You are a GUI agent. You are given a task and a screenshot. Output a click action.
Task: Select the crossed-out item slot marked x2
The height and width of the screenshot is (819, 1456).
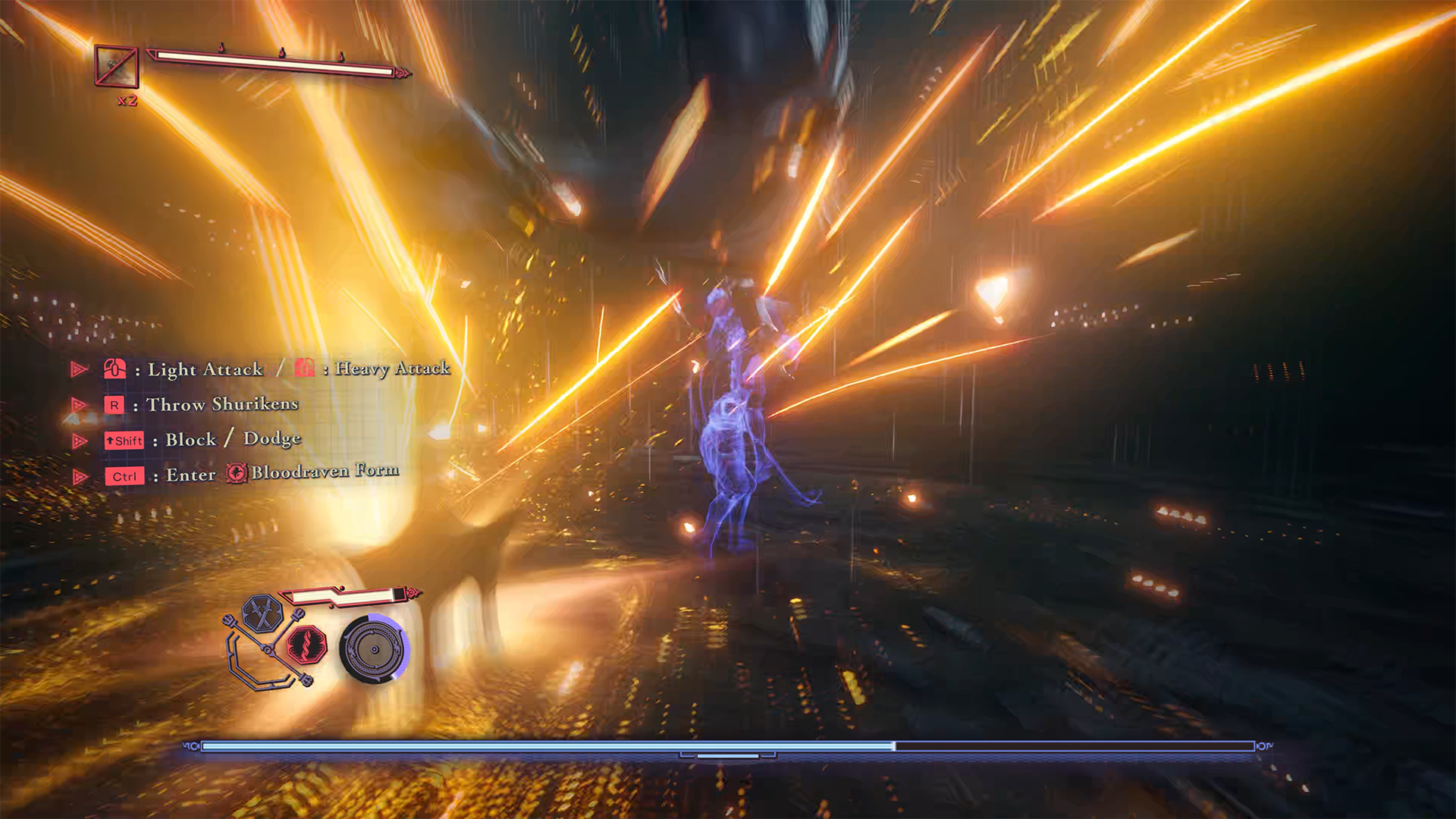pos(116,67)
